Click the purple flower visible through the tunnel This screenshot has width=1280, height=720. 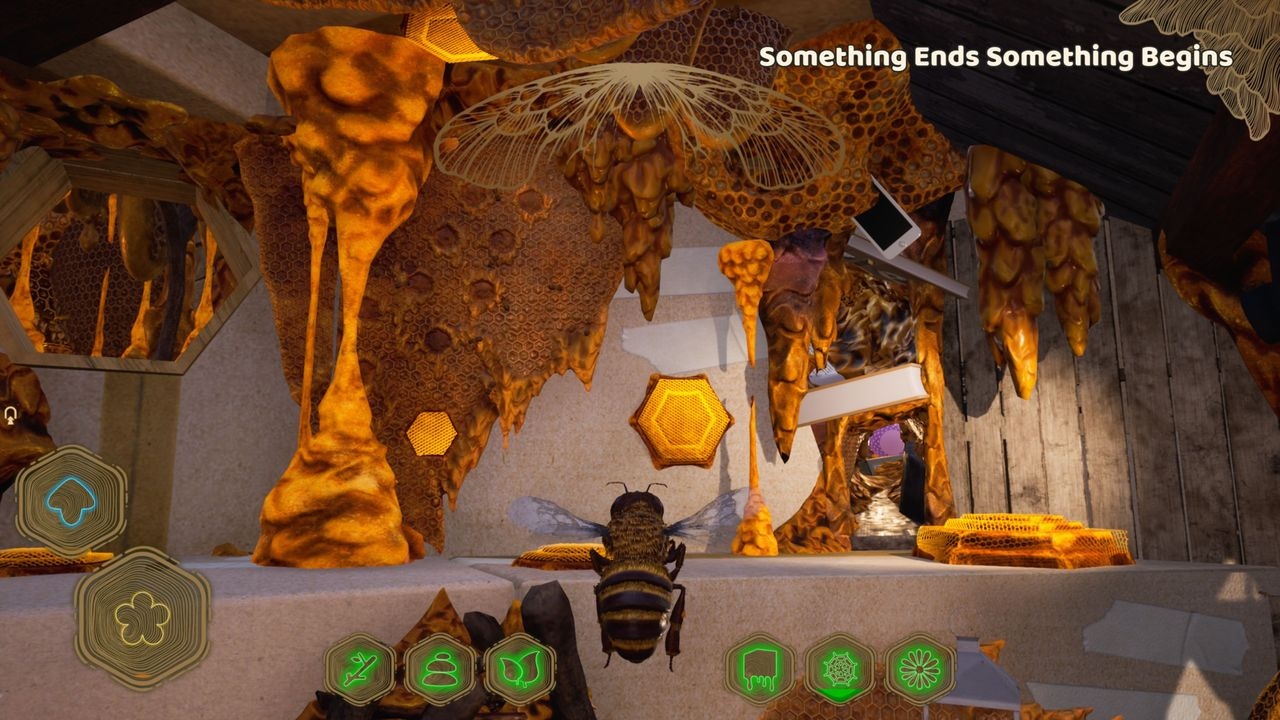pyautogui.click(x=886, y=437)
